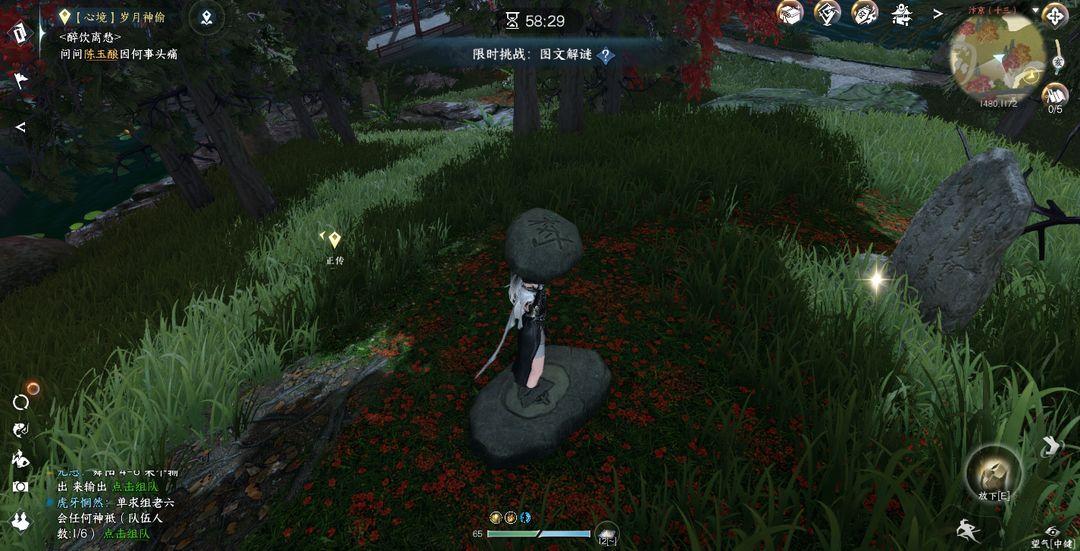Click the green 点击组队 link for 虎牙惘然

[125, 534]
